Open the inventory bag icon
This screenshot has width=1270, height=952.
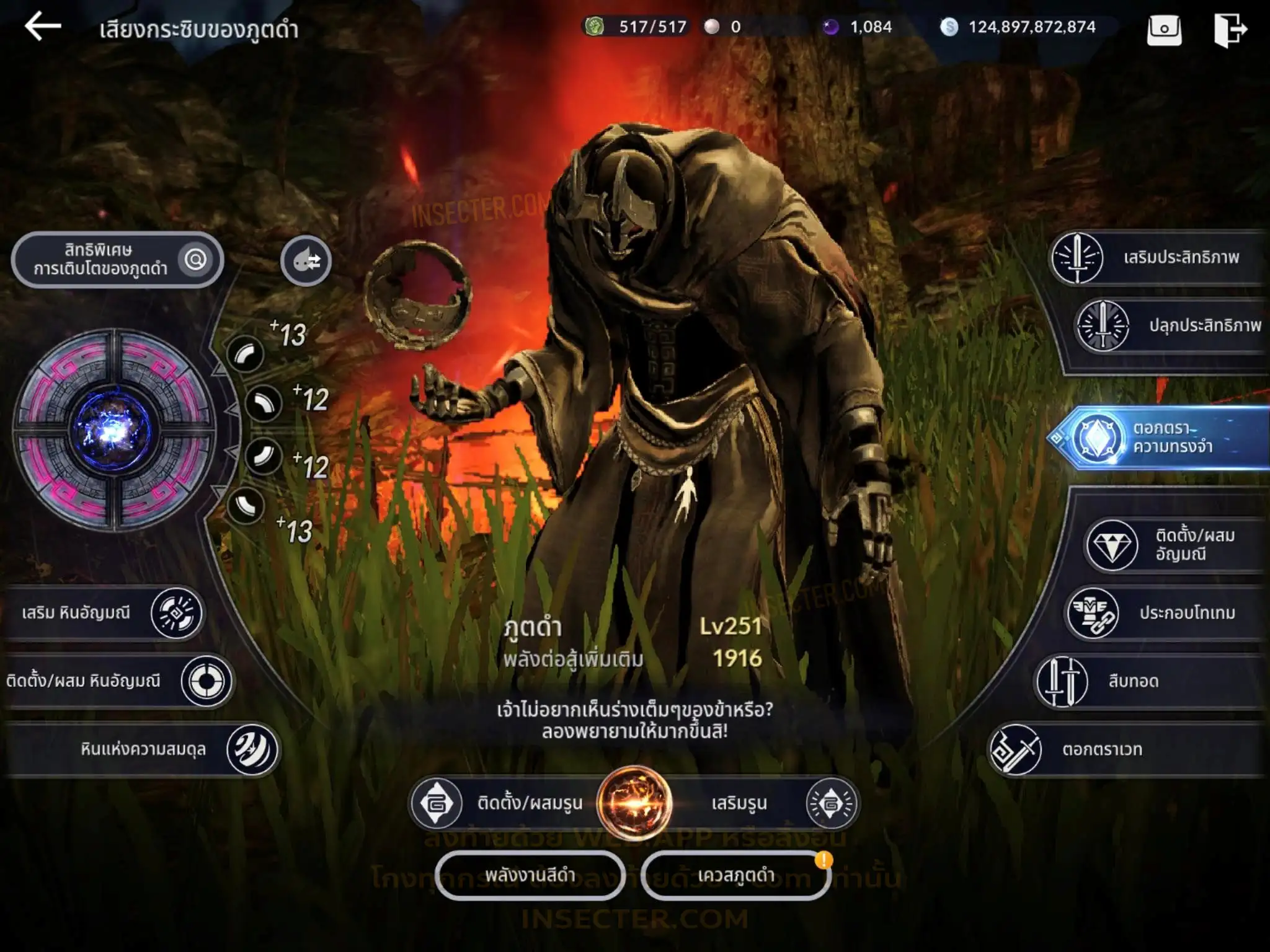point(1164,29)
